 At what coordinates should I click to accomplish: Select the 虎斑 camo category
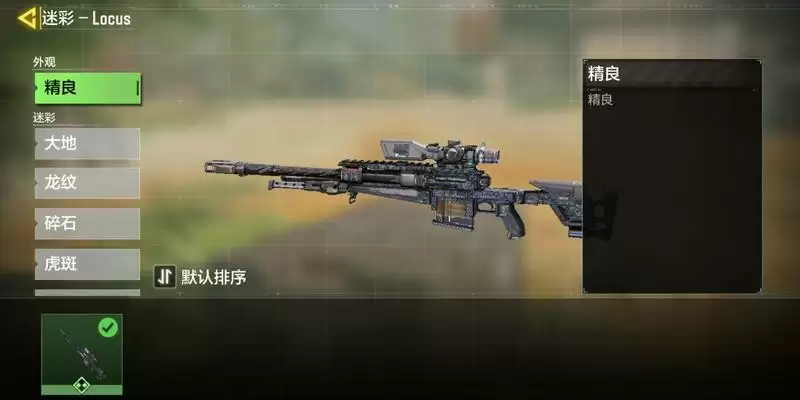click(87, 264)
